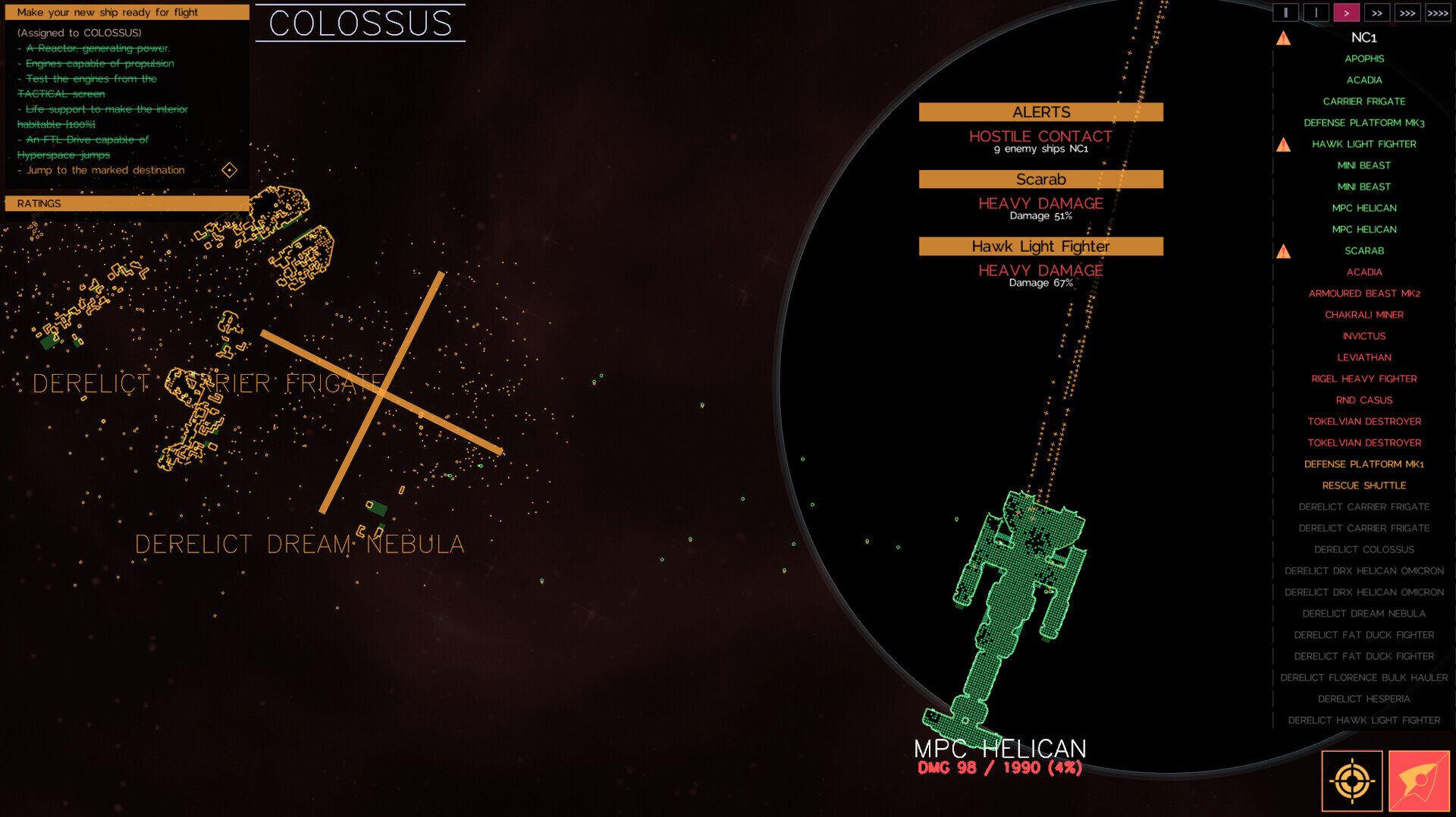Select the LEVIATHAN enemy entry
Viewport: 1456px width, 817px height.
(x=1363, y=357)
